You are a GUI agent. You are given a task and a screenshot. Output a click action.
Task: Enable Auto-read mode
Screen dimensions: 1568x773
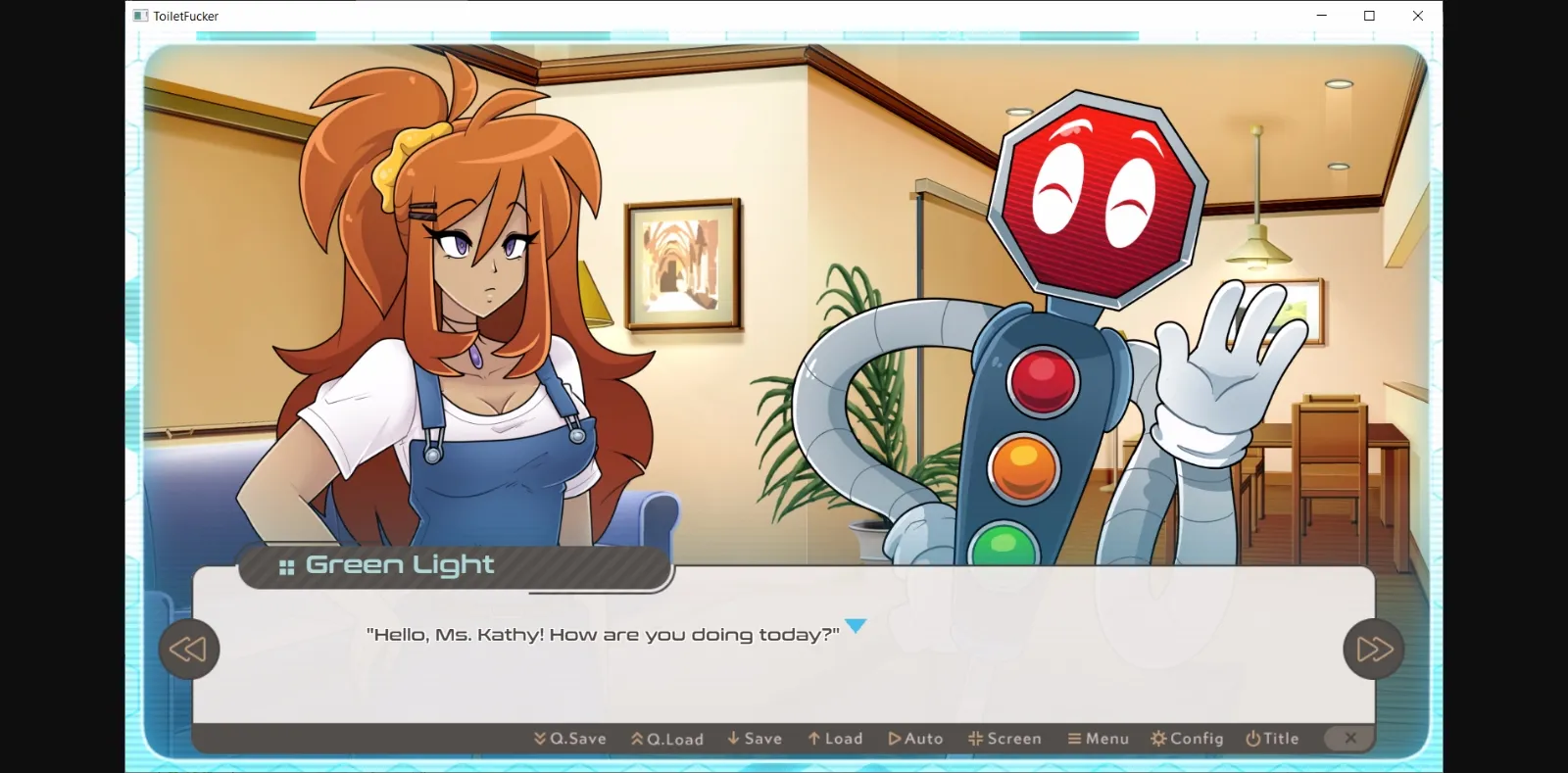[x=915, y=738]
